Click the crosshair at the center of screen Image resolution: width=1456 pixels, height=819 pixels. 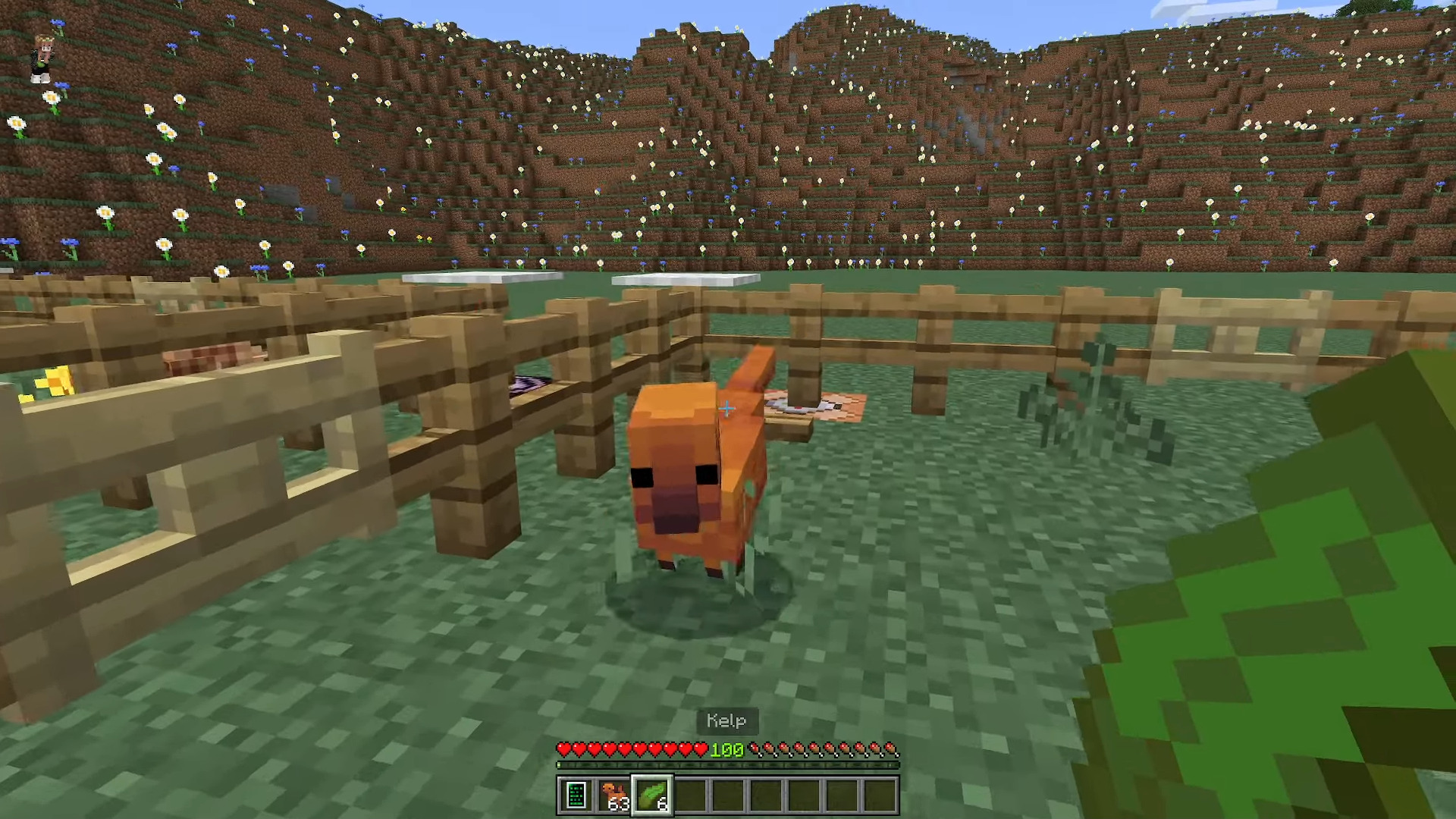point(726,409)
